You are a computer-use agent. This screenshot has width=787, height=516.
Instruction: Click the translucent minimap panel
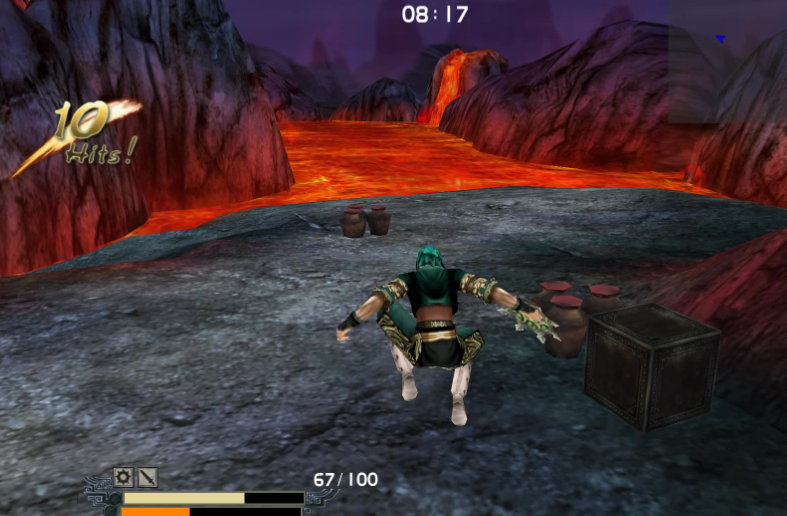coord(727,61)
